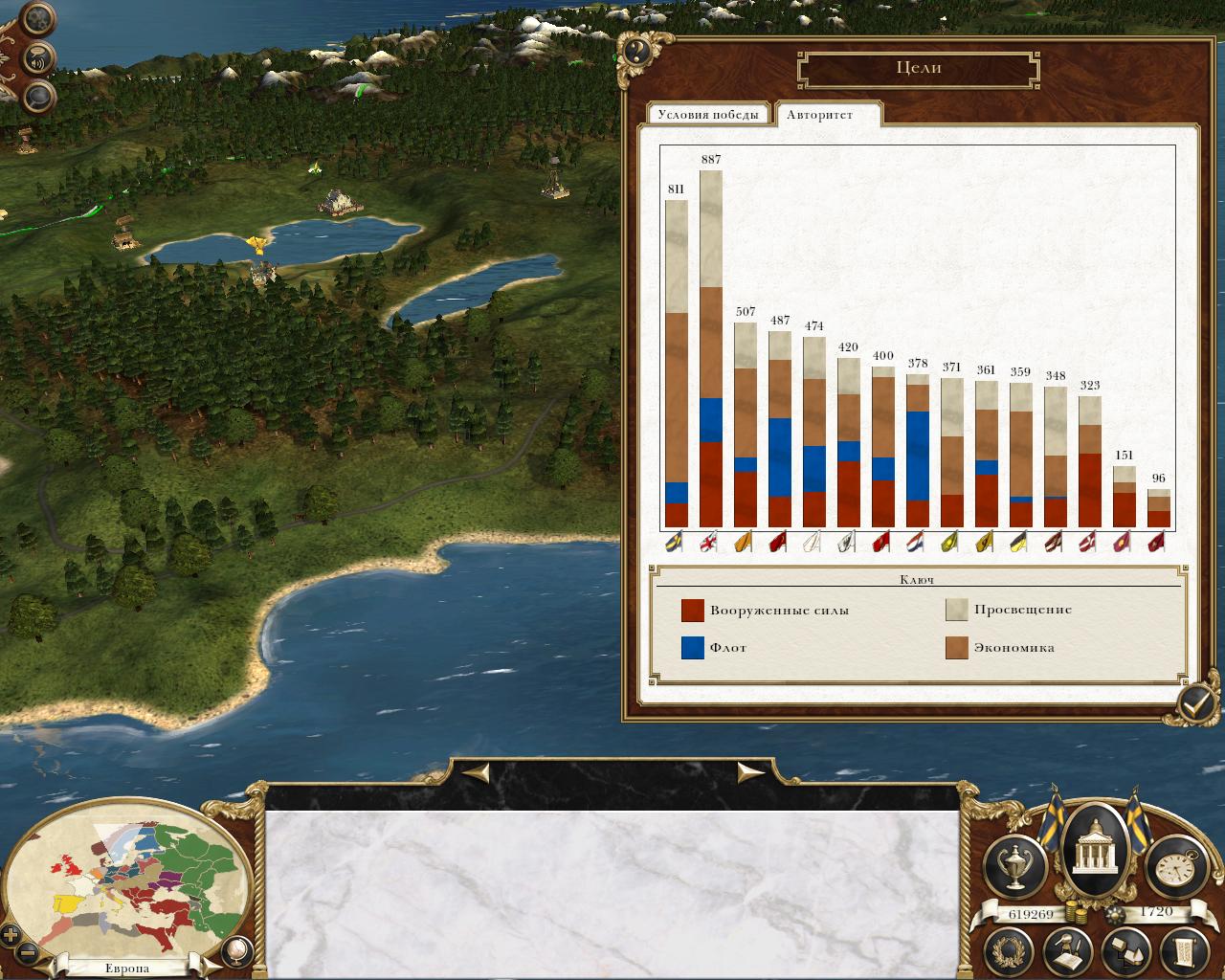The image size is (1225, 980).
Task: Select the Авторитет tab
Action: tap(819, 115)
